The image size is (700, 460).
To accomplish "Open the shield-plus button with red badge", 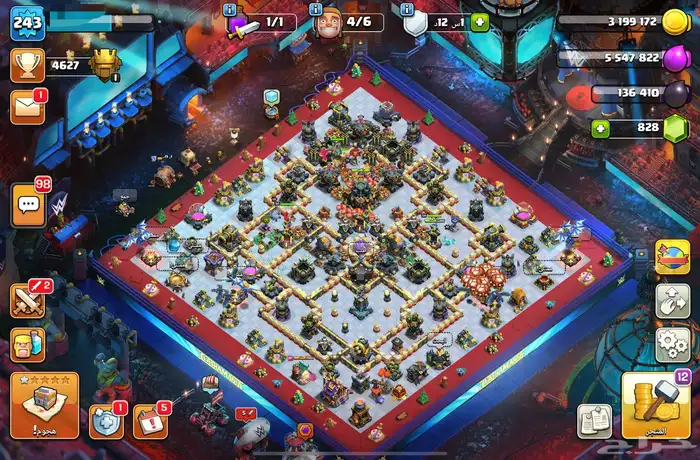I will (x=106, y=421).
